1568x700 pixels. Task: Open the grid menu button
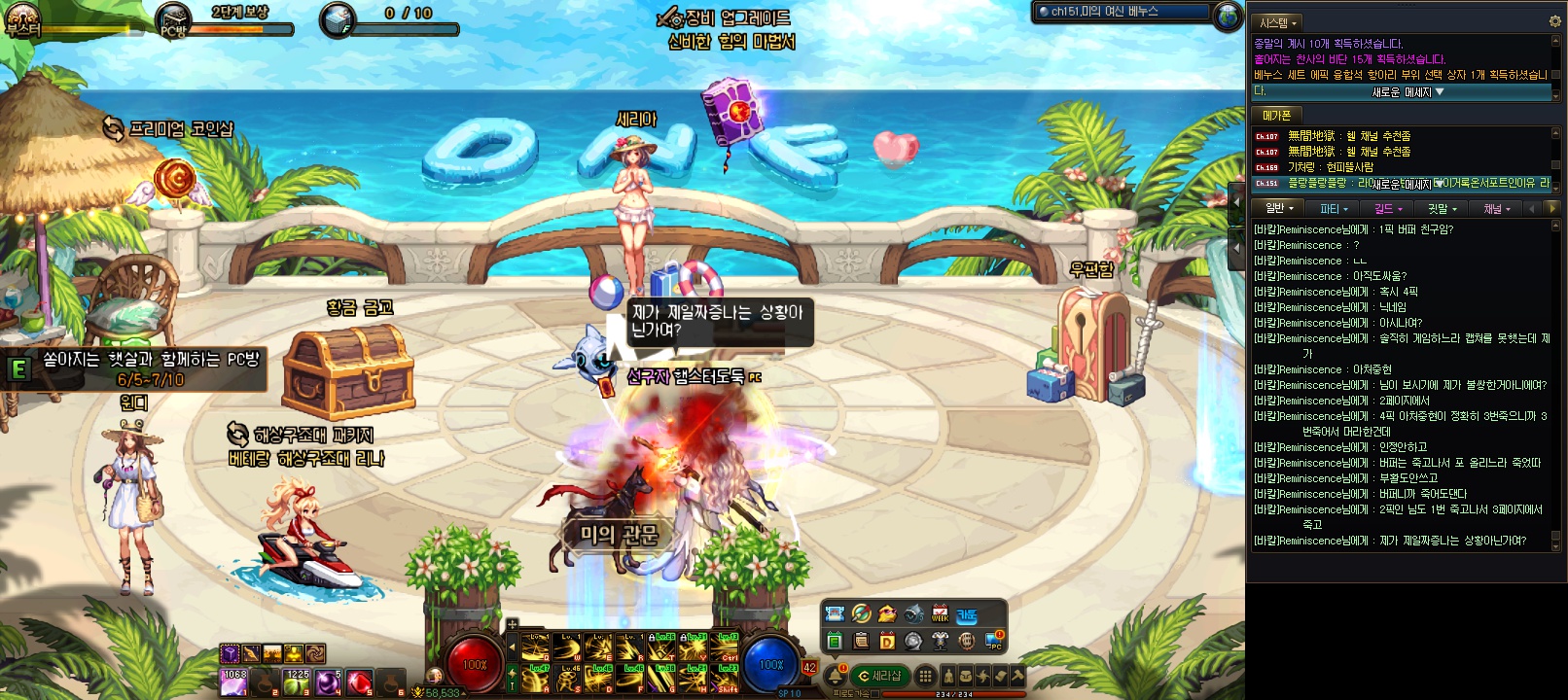point(925,676)
